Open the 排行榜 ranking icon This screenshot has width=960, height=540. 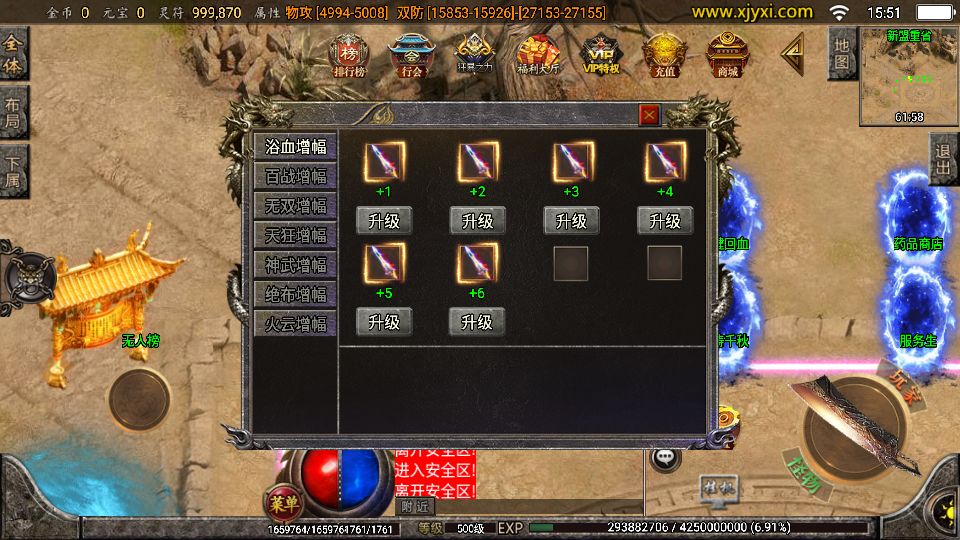pos(349,55)
